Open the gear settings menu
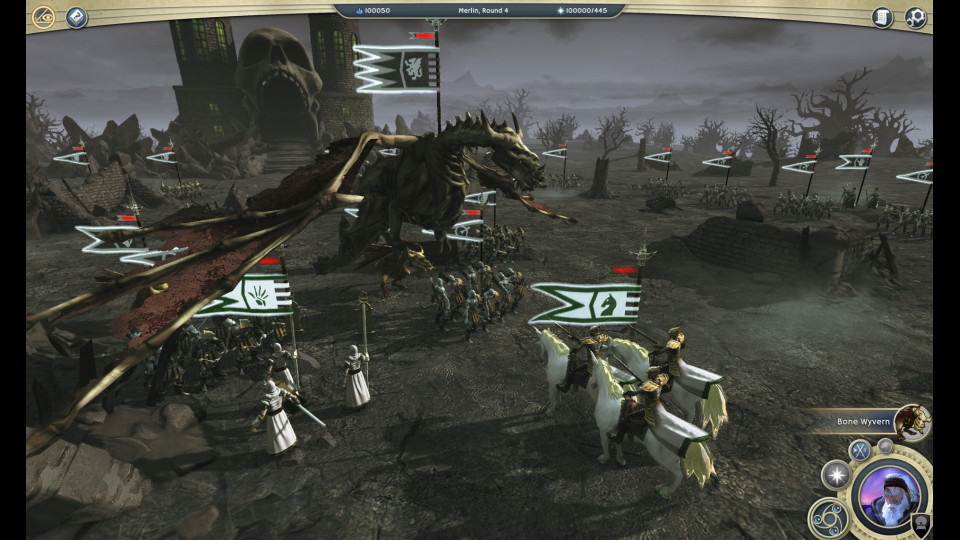 (915, 17)
